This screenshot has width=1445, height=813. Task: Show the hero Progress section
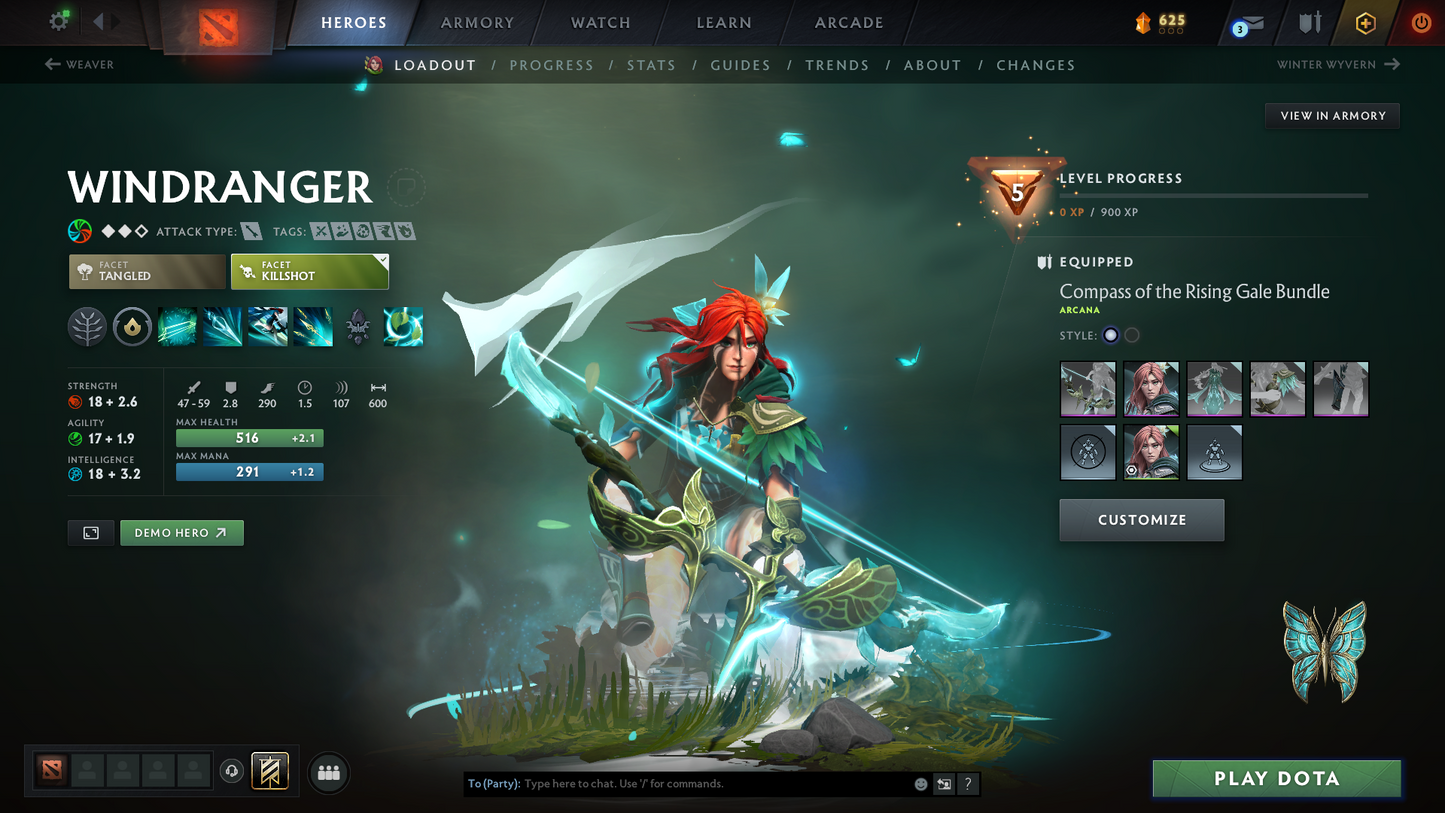pos(551,65)
